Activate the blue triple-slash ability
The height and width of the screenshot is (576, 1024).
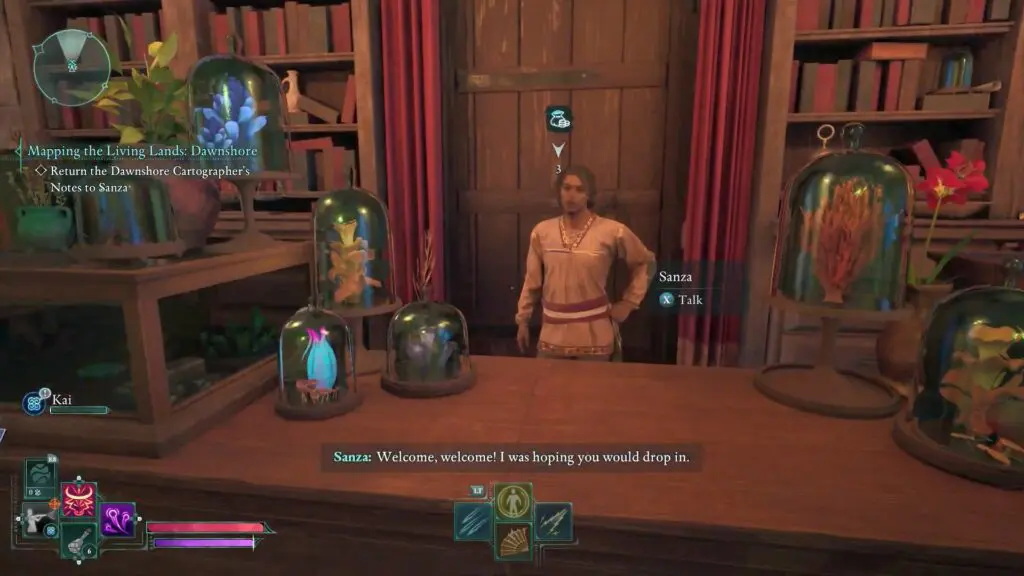point(473,521)
